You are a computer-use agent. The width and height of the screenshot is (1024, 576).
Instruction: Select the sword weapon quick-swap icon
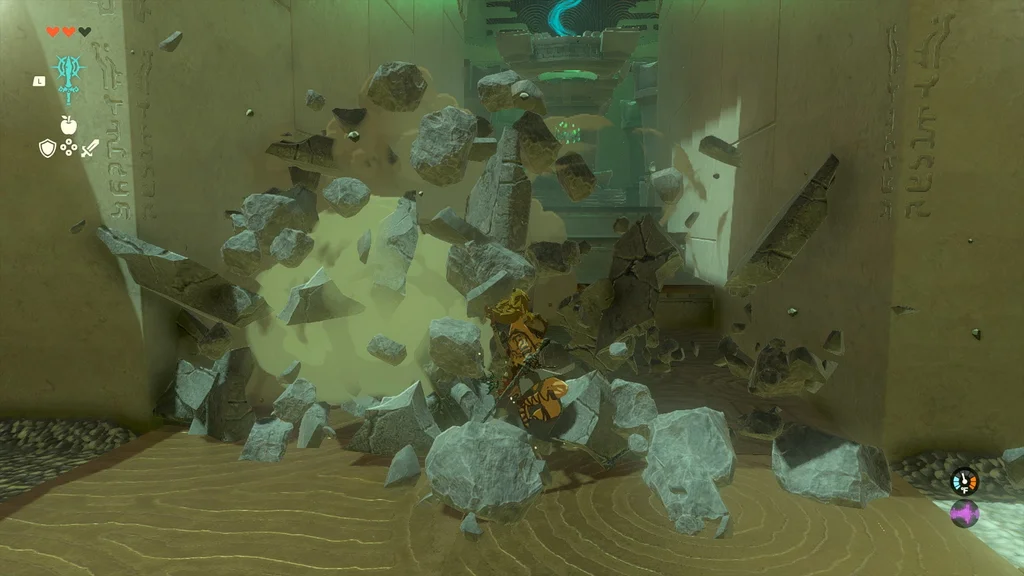90,148
